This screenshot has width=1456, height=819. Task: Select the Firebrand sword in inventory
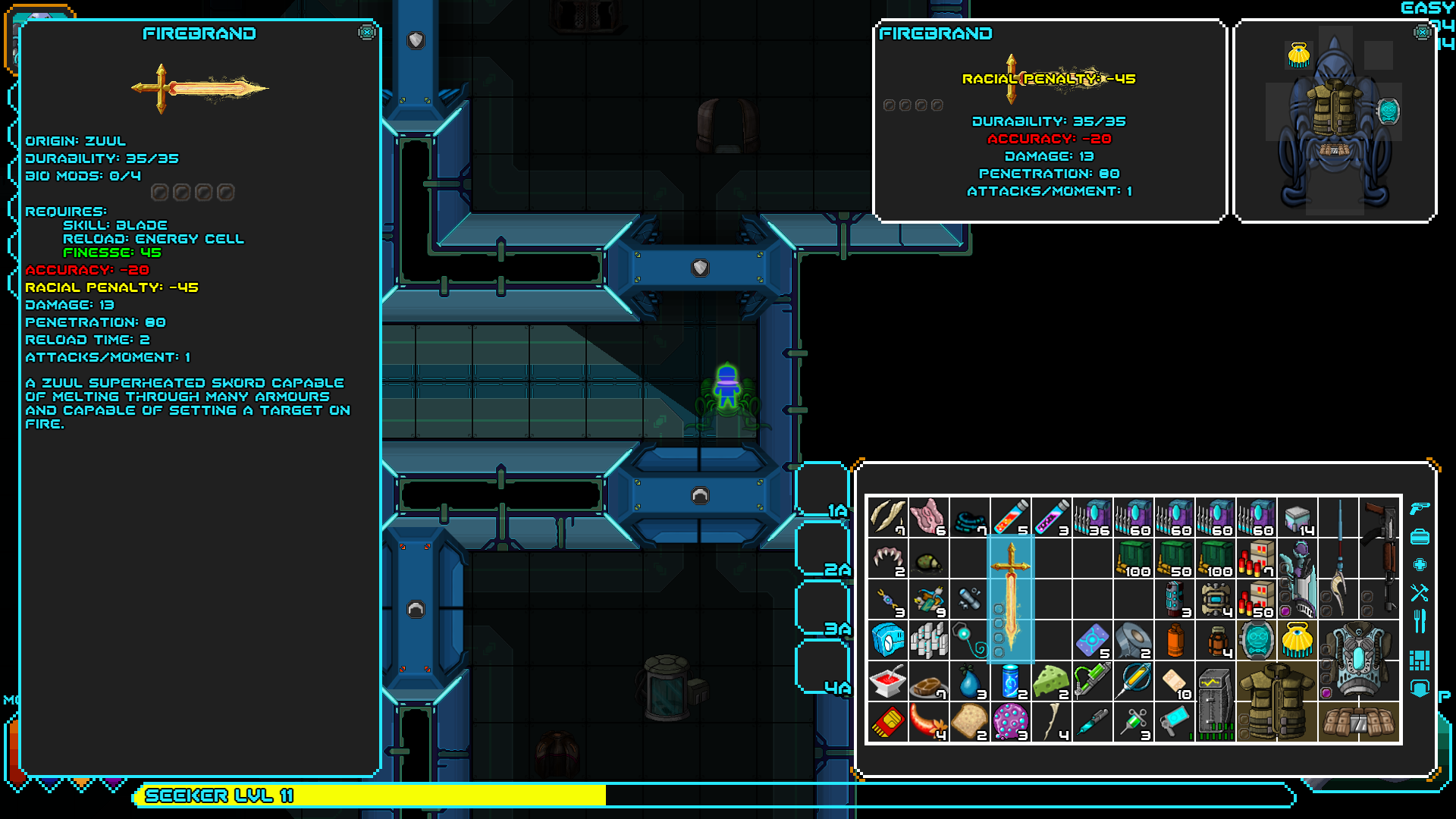pyautogui.click(x=1010, y=599)
